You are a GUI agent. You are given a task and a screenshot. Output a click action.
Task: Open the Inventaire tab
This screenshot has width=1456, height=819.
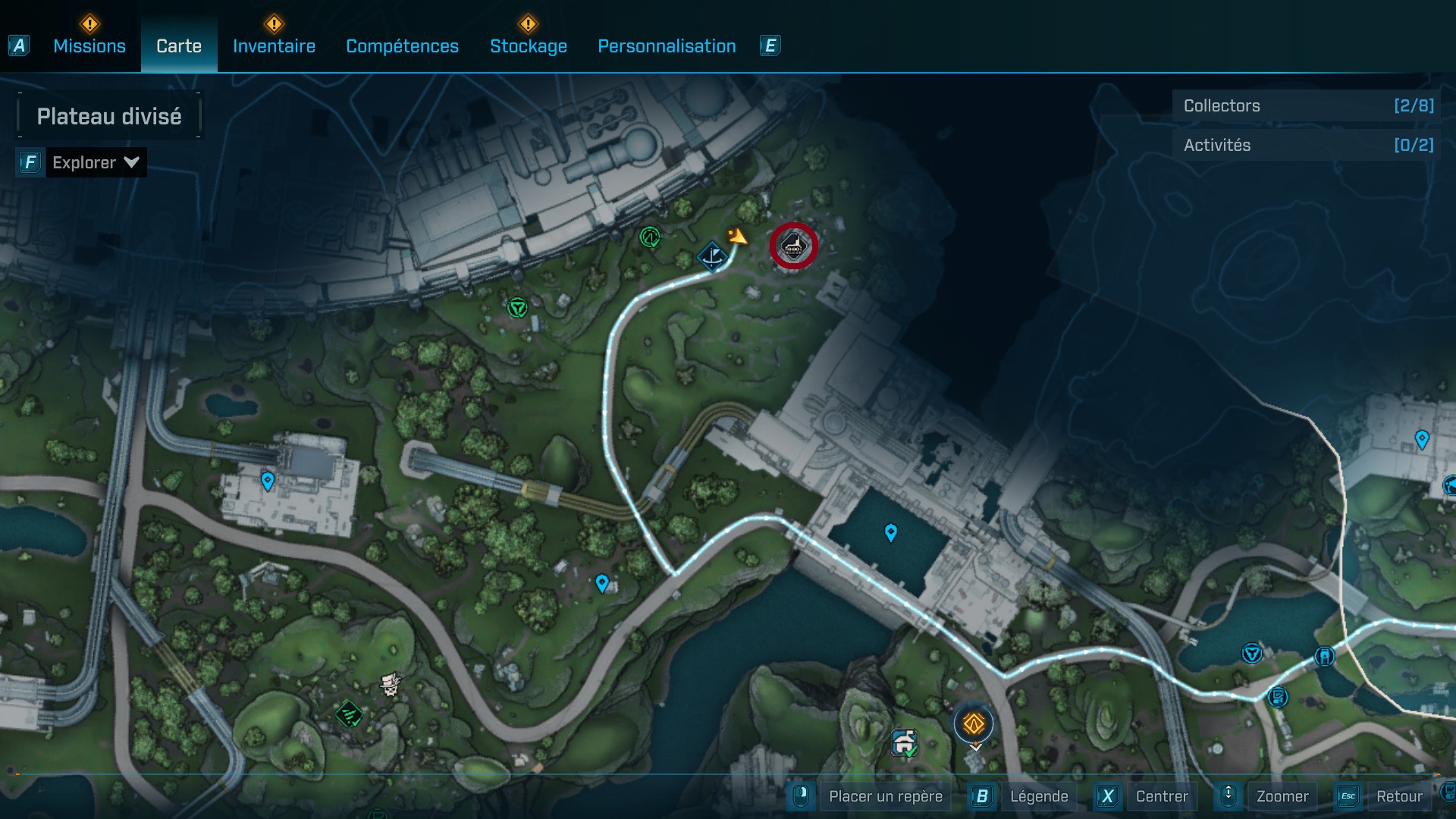pos(274,45)
